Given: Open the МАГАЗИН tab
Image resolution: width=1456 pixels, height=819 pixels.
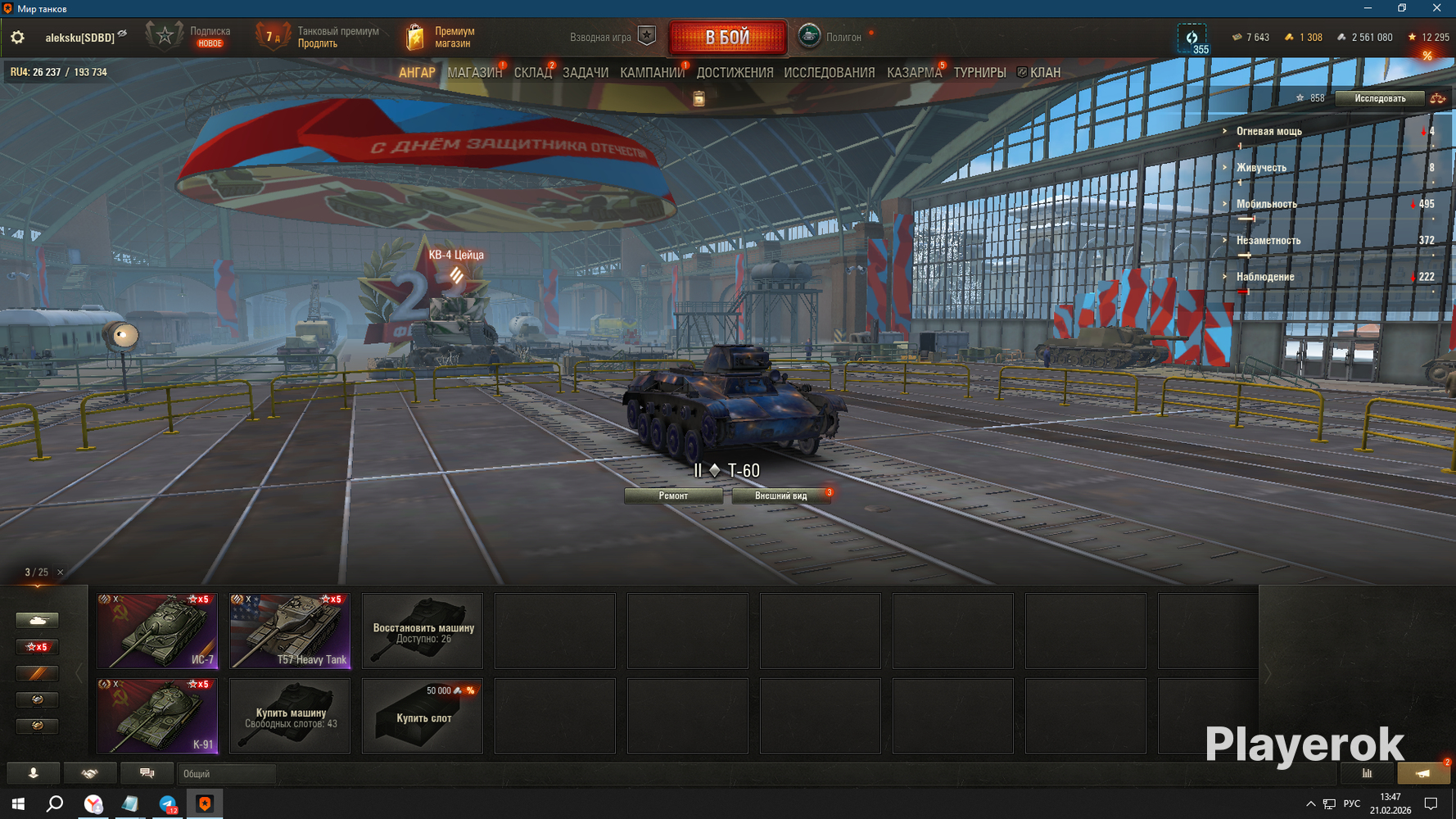Looking at the screenshot, I should tap(474, 73).
